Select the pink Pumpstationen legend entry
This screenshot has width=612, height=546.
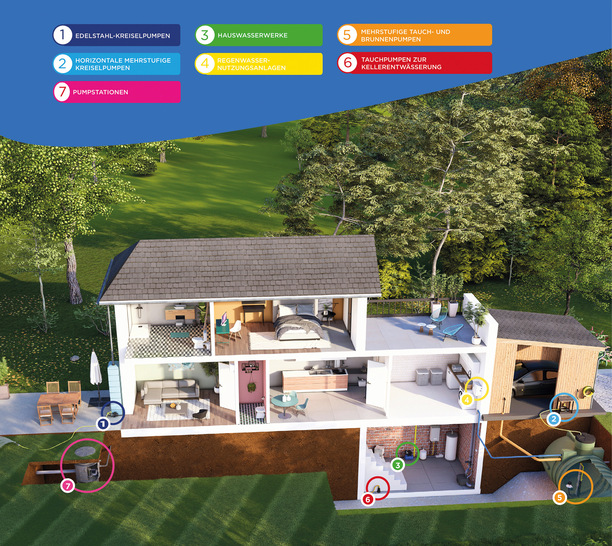(x=116, y=92)
